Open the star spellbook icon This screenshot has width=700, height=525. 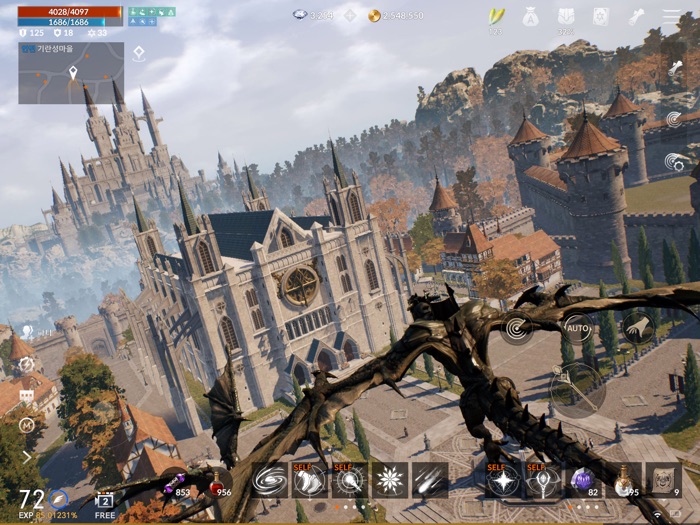pyautogui.click(x=600, y=17)
